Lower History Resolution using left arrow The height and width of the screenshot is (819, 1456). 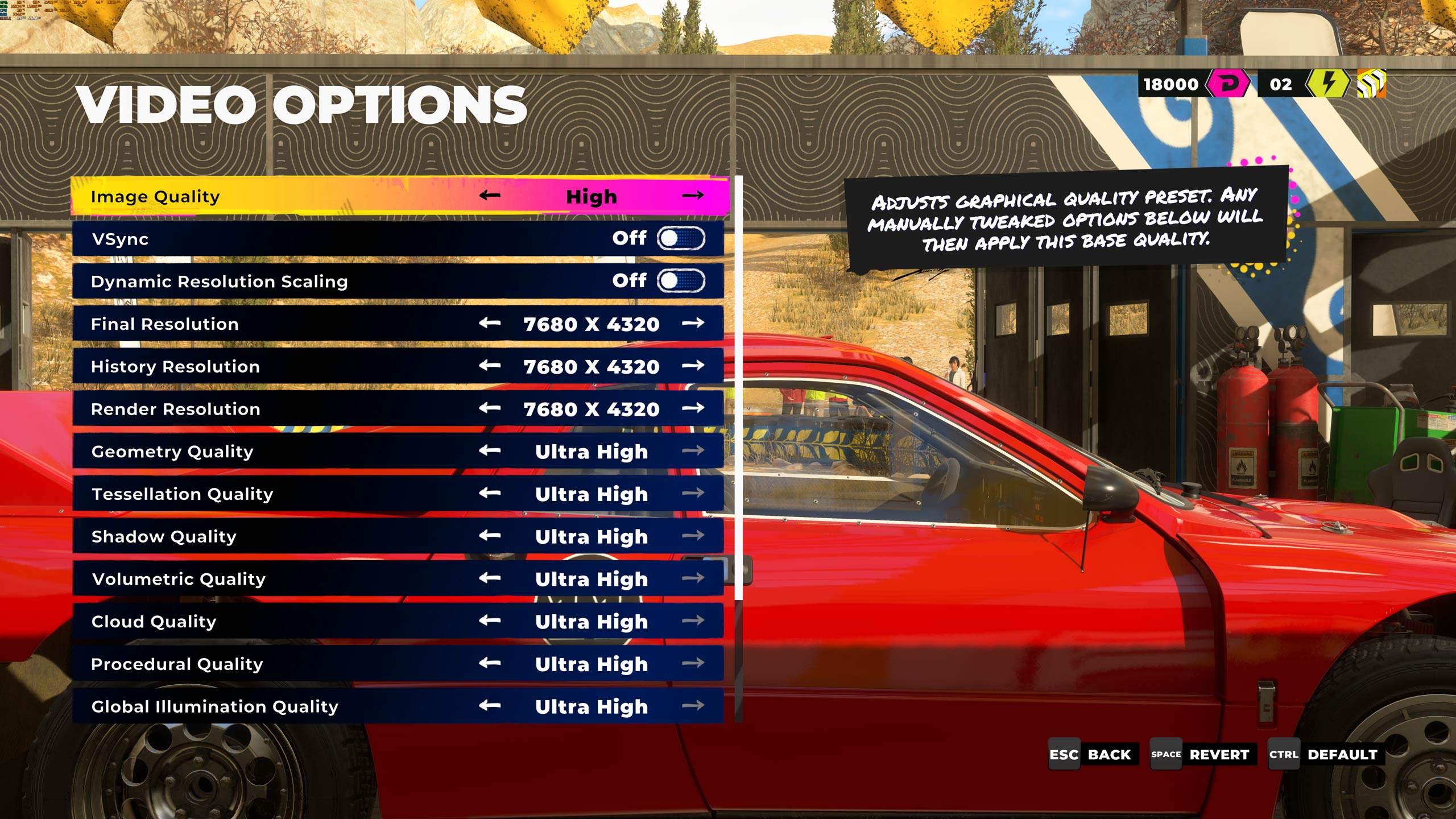pos(489,365)
